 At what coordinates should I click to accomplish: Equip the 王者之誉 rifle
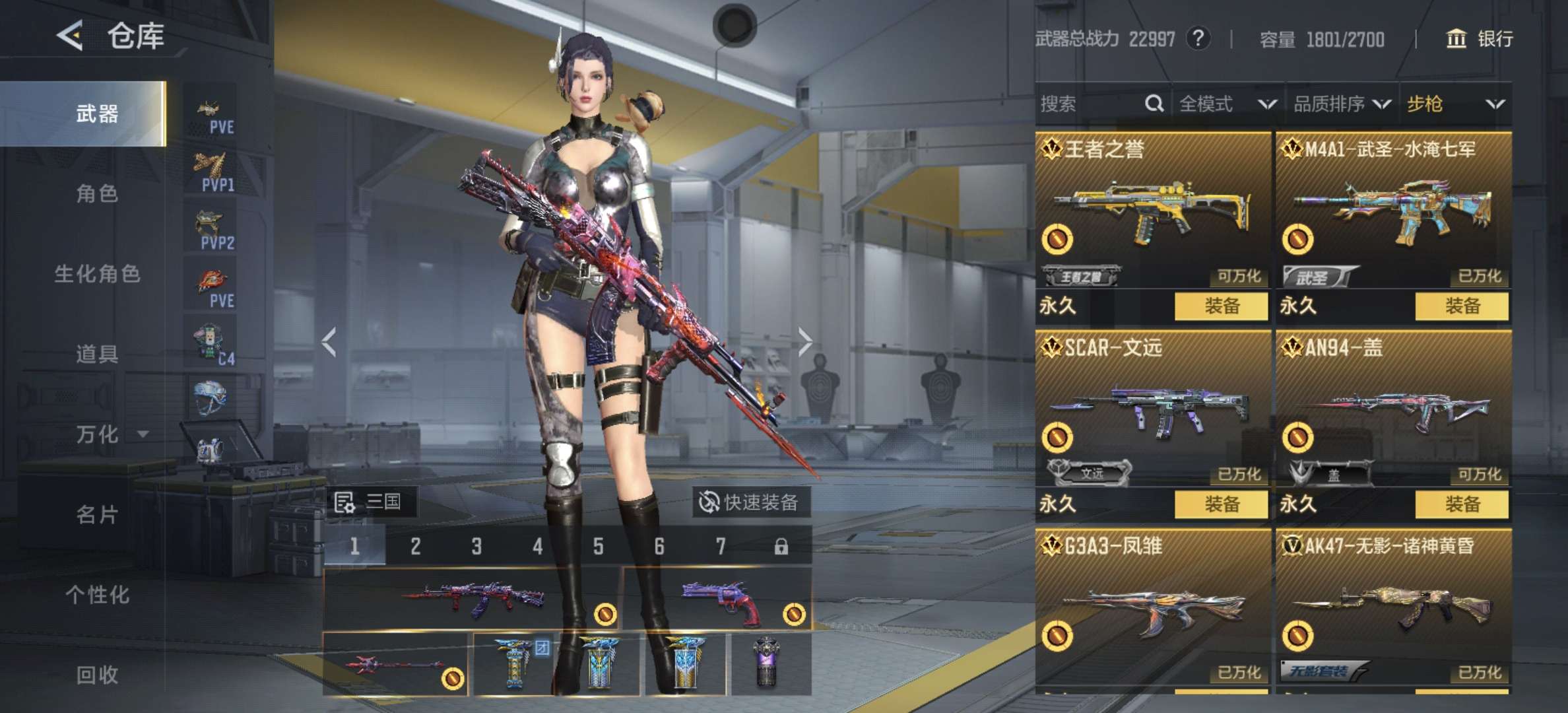coord(1221,306)
